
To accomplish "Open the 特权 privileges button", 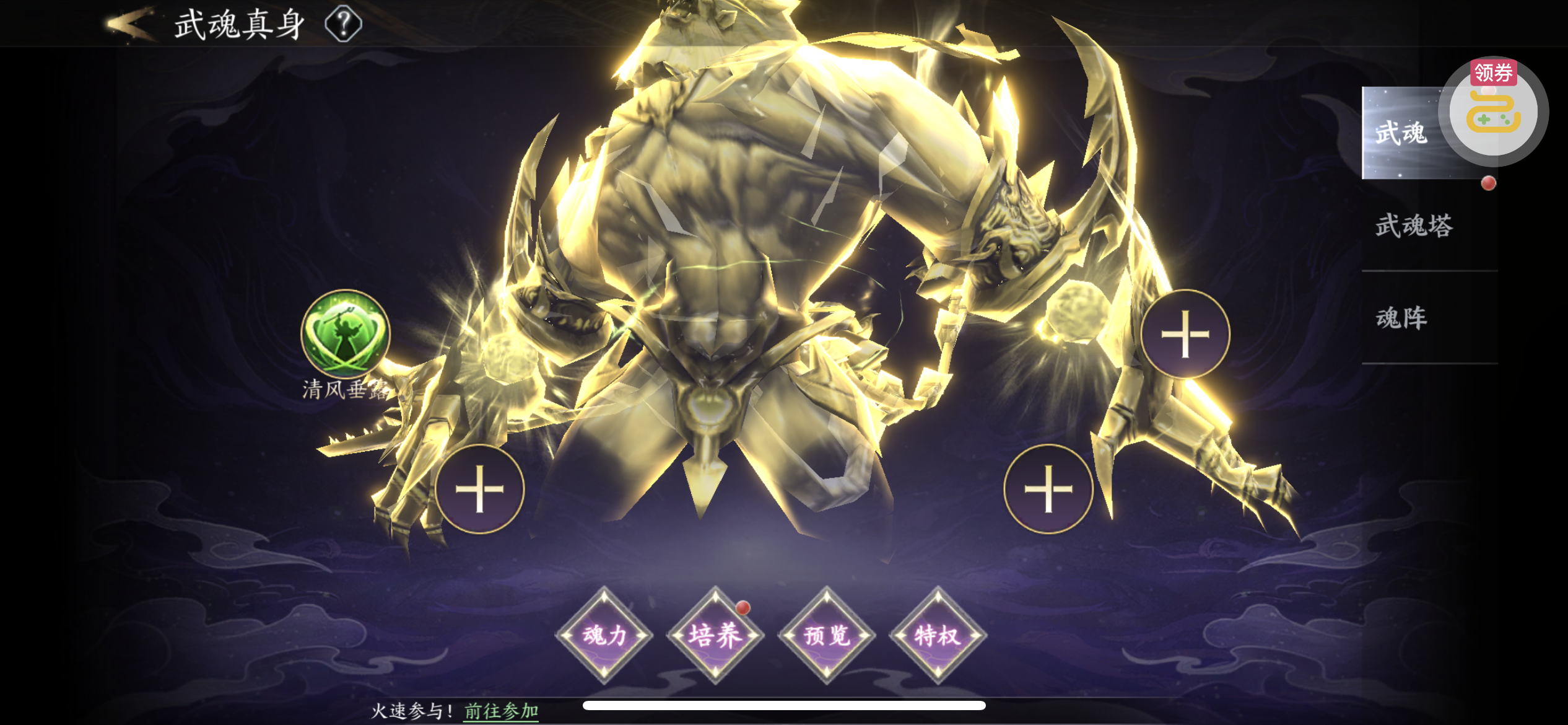I will tap(938, 635).
